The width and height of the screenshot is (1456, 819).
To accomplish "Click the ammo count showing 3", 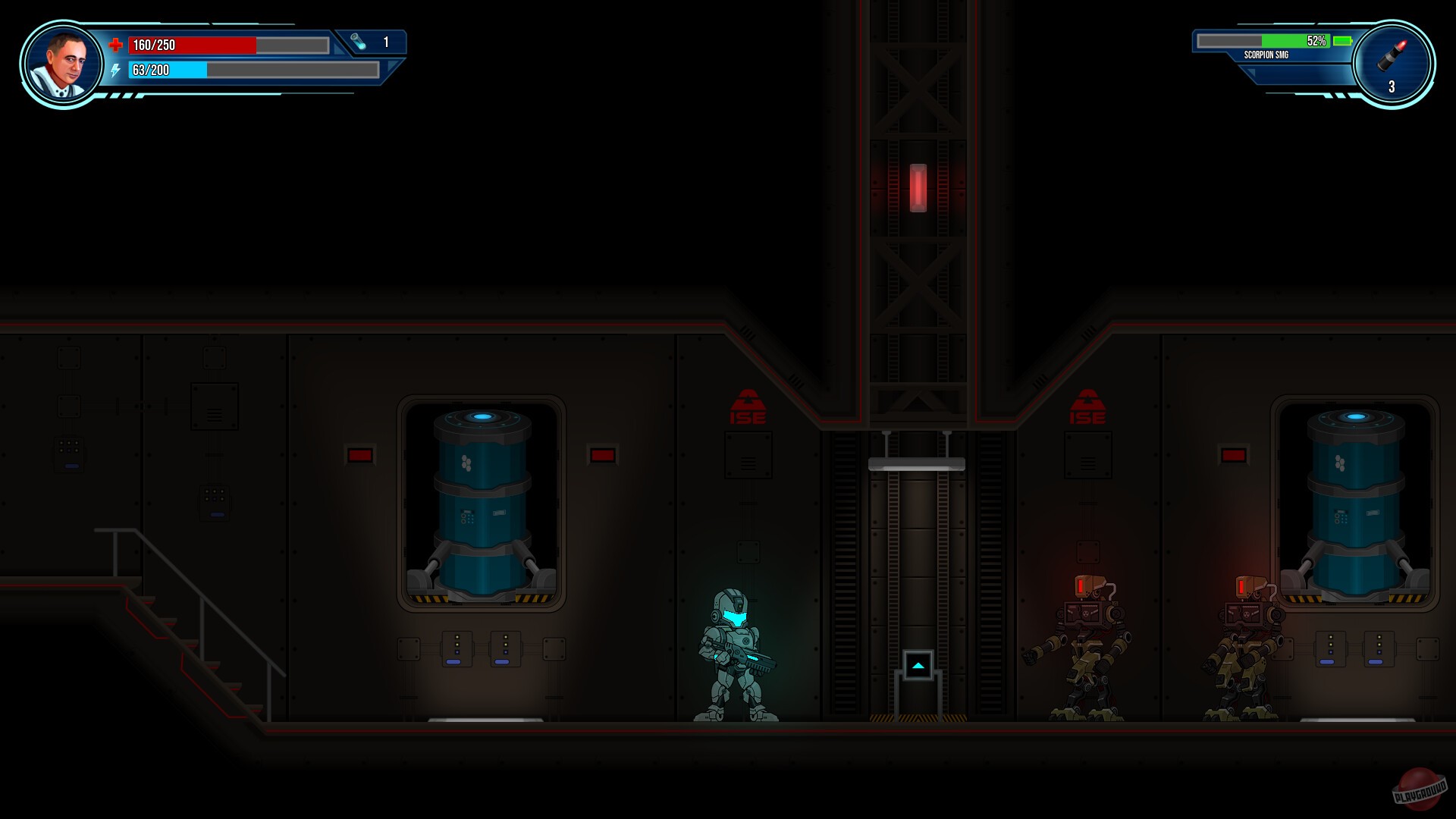I will (x=1391, y=86).
